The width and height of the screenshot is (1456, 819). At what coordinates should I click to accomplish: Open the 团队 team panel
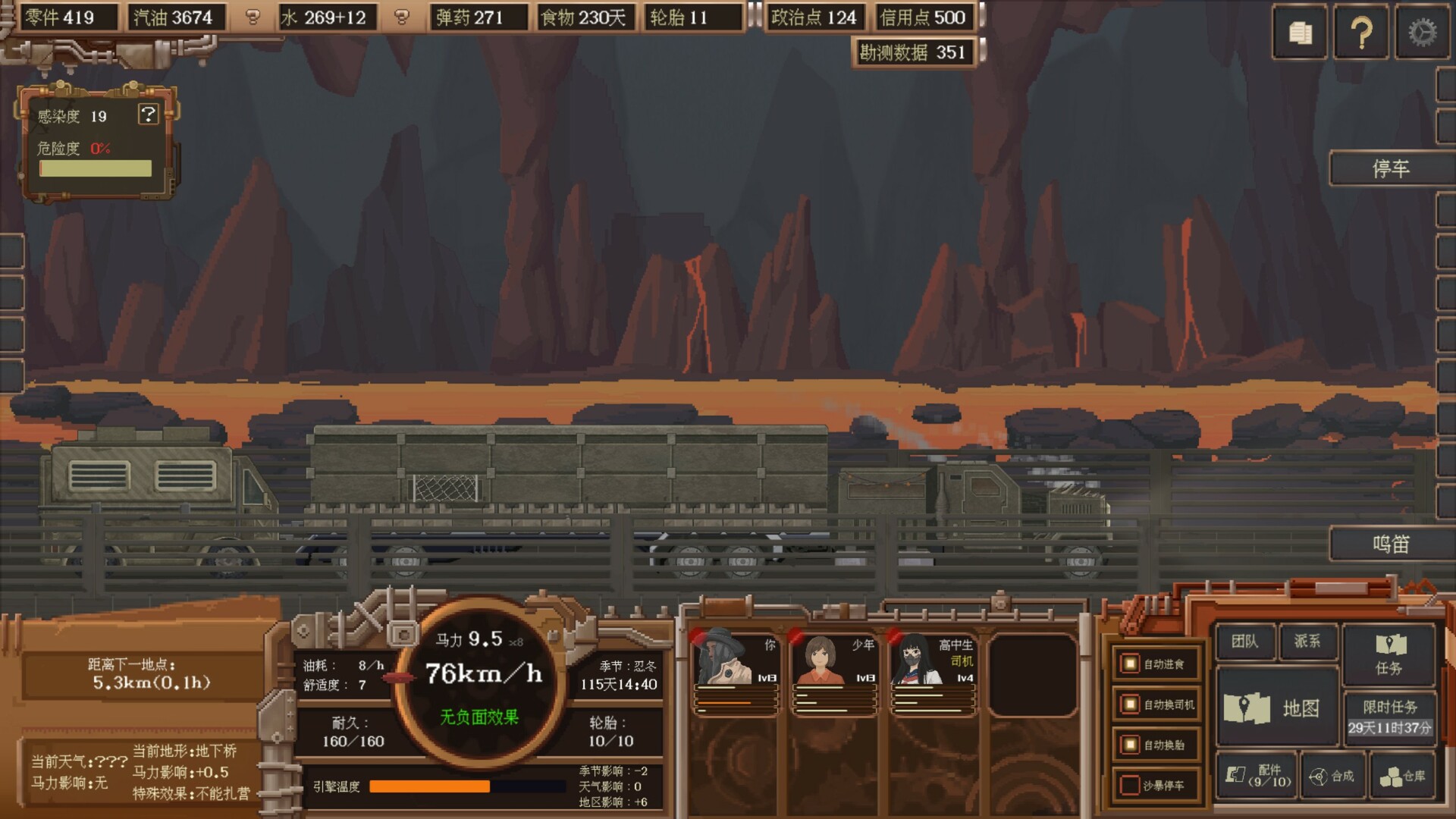(x=1244, y=642)
